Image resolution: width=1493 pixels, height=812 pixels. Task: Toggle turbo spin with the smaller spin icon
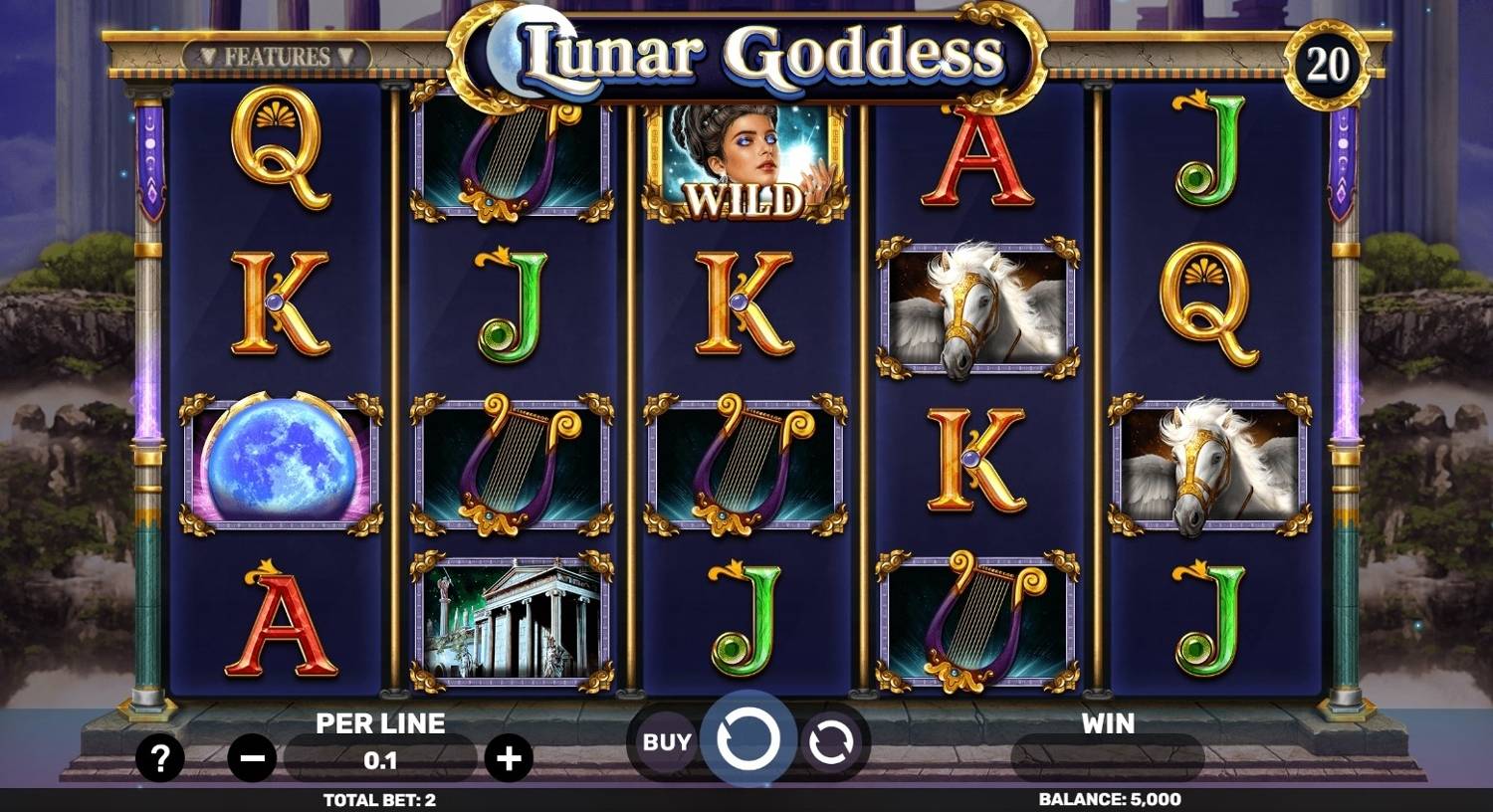click(829, 739)
